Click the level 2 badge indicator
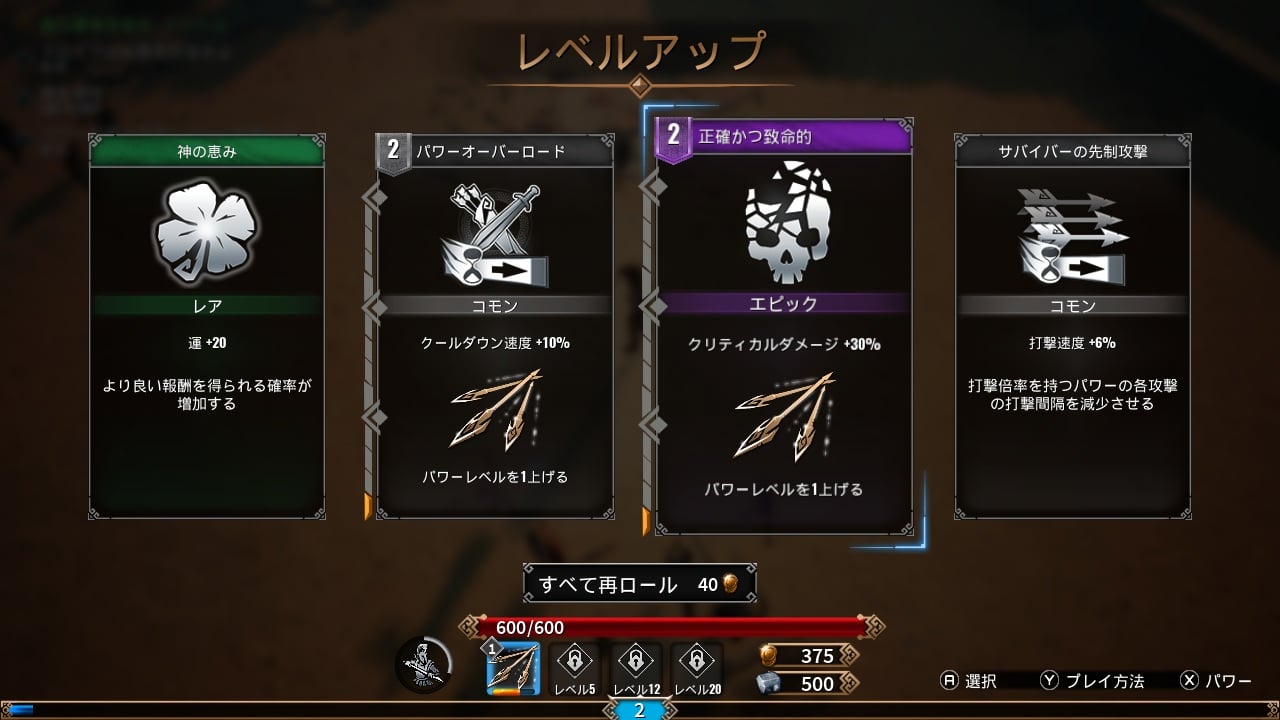Image resolution: width=1280 pixels, height=720 pixels. 640,710
